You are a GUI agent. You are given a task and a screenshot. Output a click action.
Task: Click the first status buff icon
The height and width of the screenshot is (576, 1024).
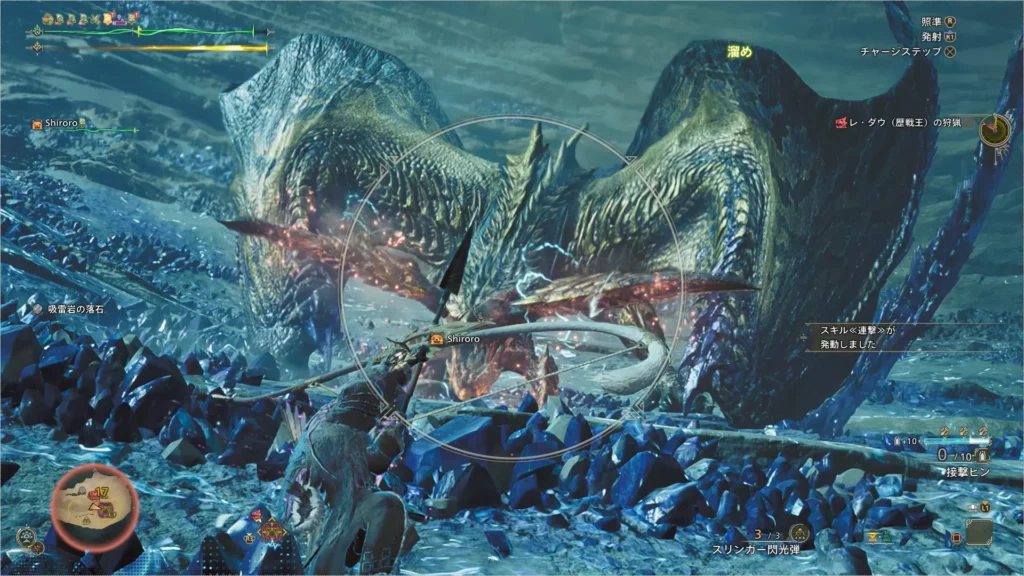pos(45,18)
